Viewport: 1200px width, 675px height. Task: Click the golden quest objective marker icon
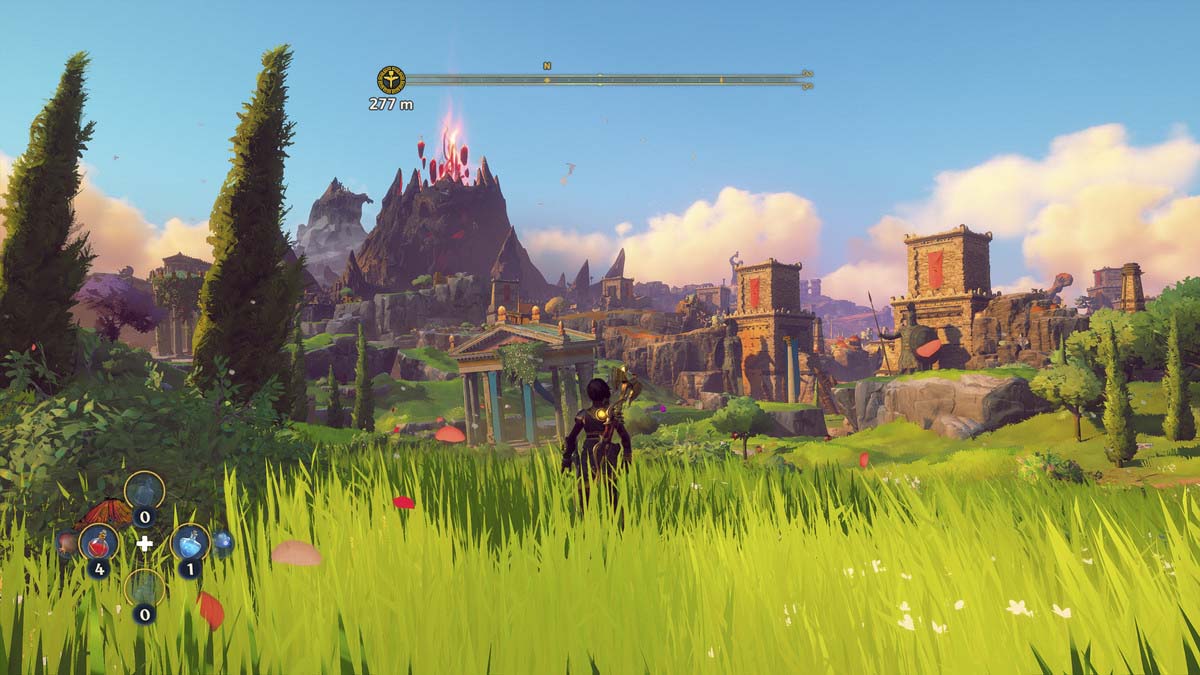coord(391,80)
